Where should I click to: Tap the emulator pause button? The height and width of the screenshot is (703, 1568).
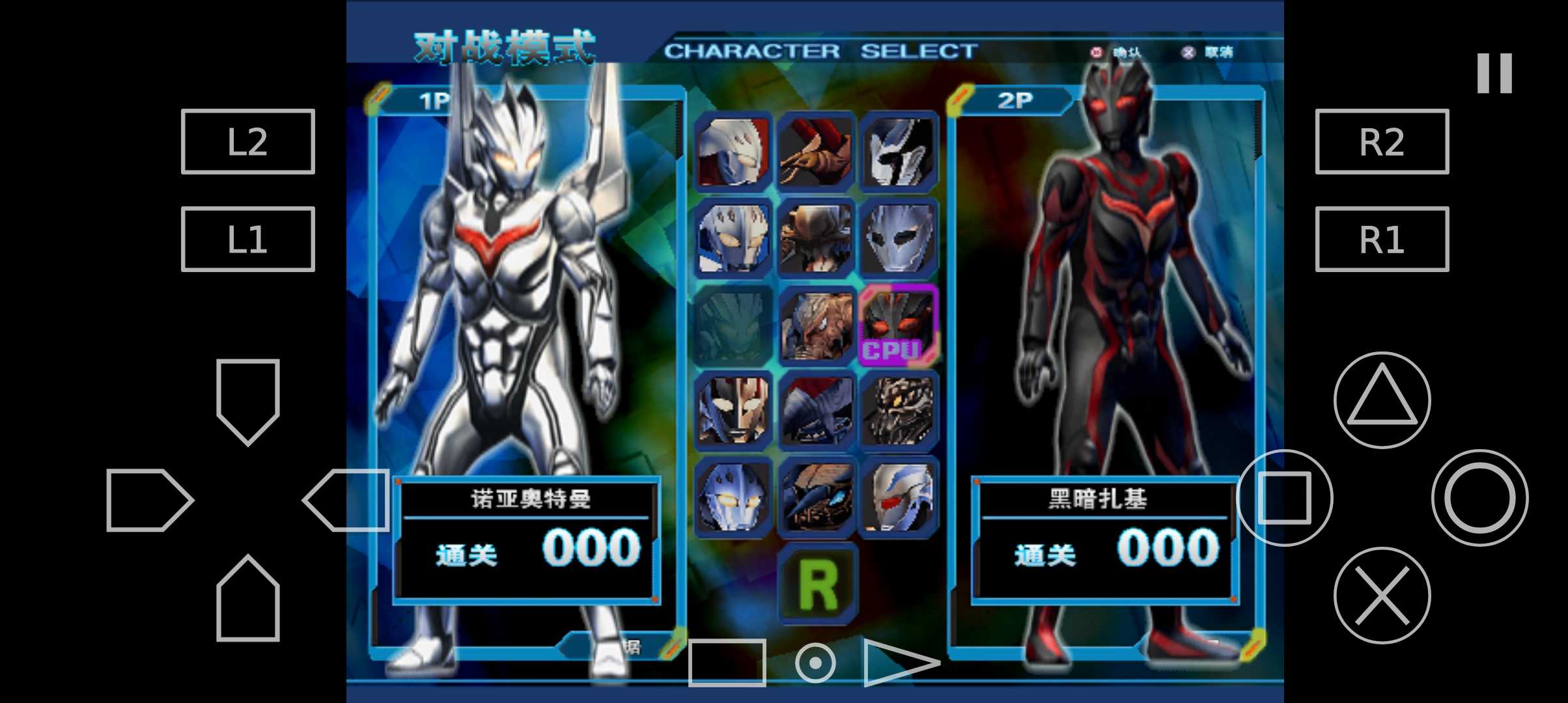pos(1494,73)
